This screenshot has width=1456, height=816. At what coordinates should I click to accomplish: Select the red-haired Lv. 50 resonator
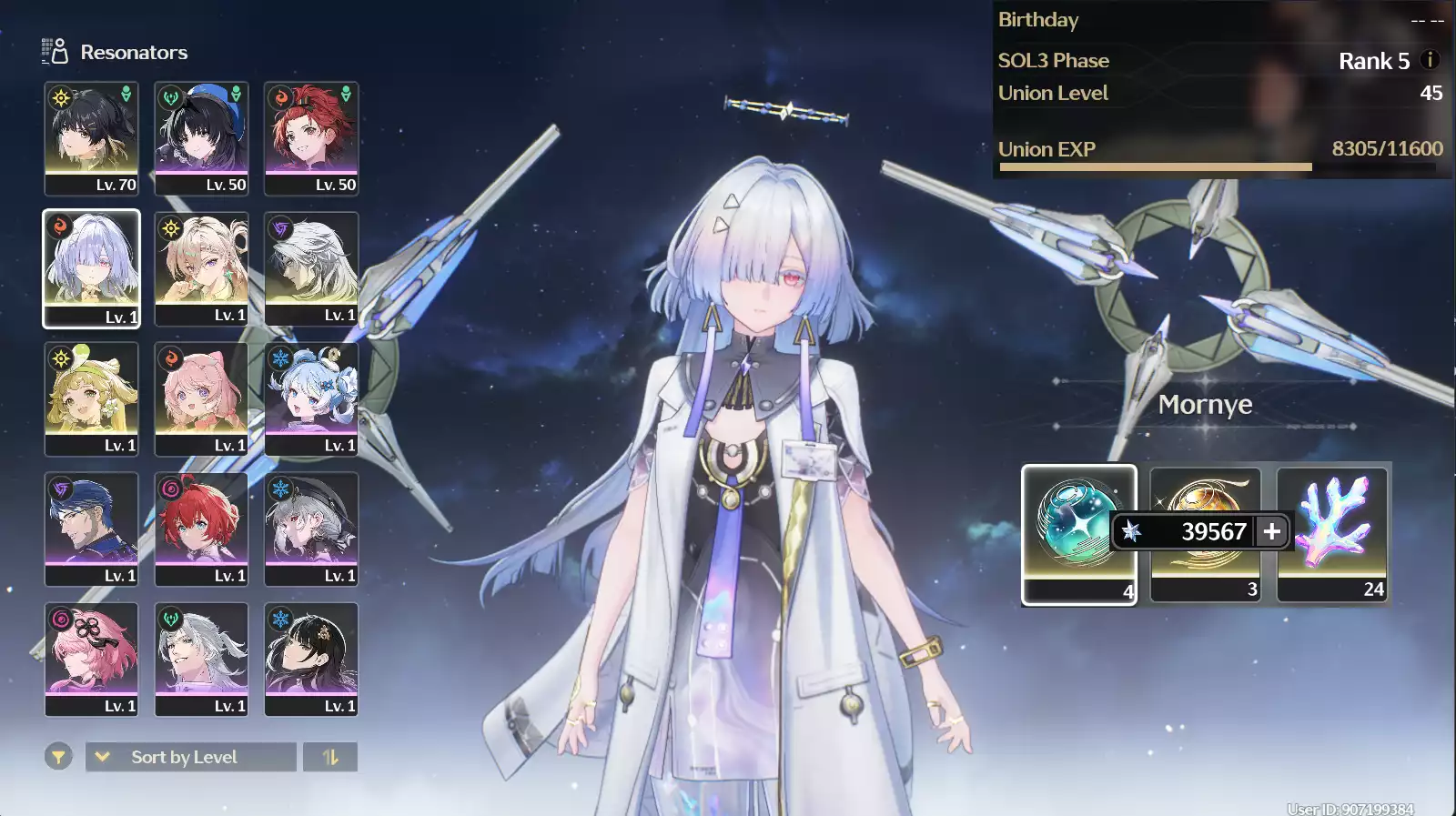311,138
